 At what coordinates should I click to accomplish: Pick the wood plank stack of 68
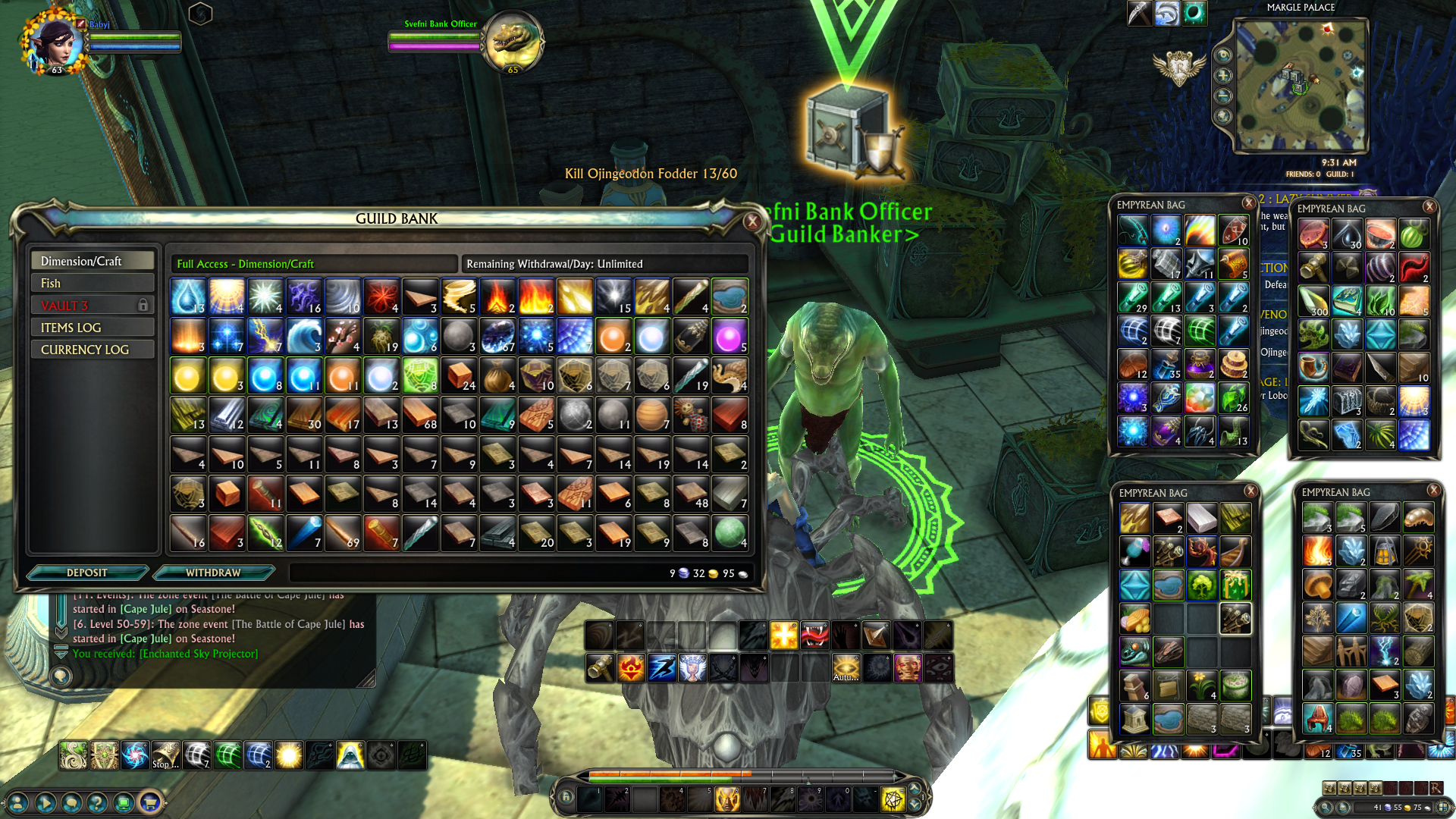tap(420, 415)
